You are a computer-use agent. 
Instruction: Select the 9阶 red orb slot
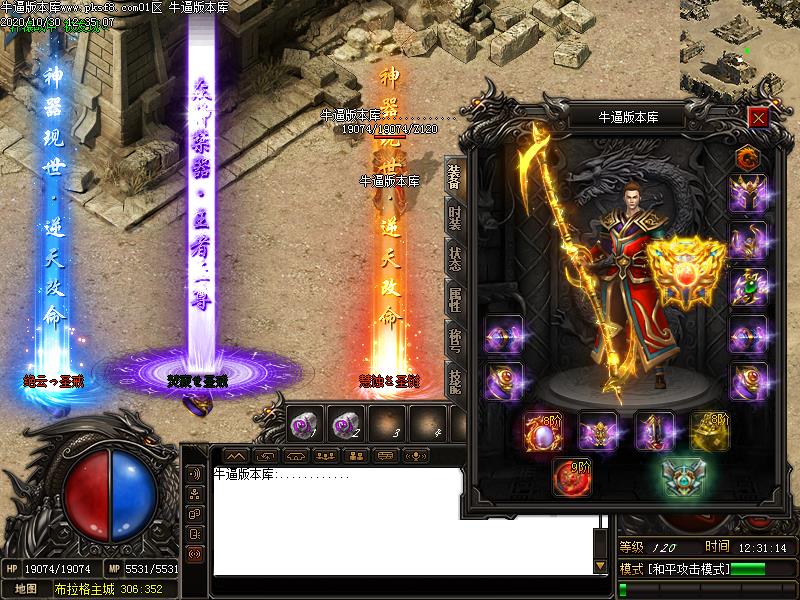coord(573,478)
